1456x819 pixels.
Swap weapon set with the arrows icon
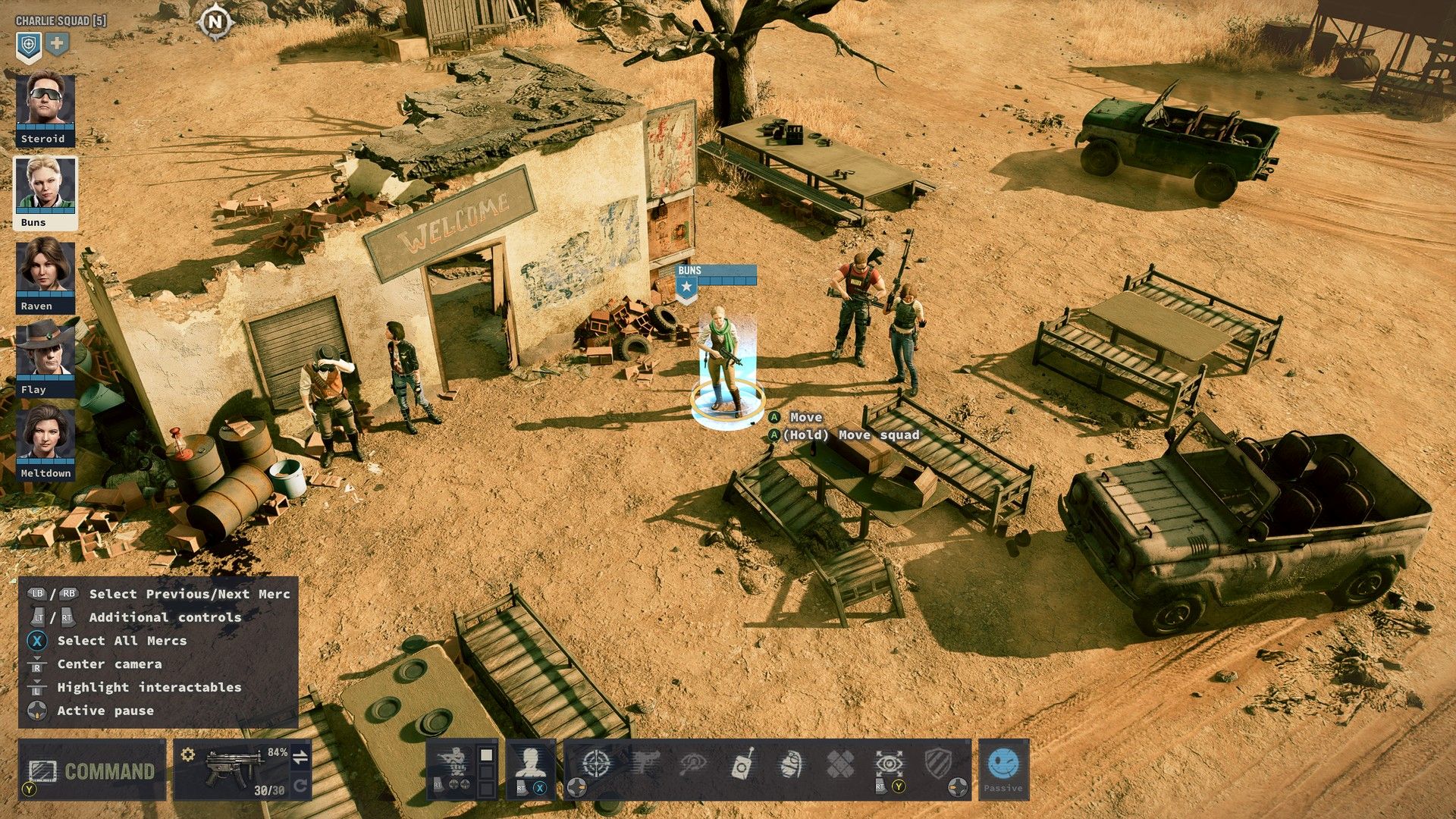(x=300, y=756)
